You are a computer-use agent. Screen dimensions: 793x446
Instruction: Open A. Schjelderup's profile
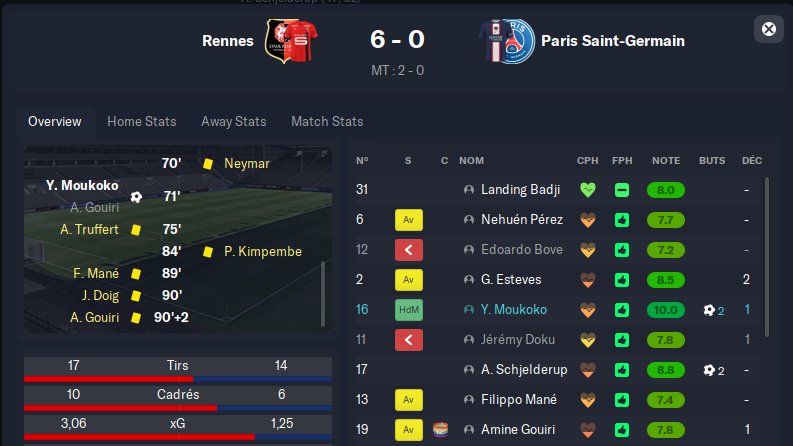524,370
